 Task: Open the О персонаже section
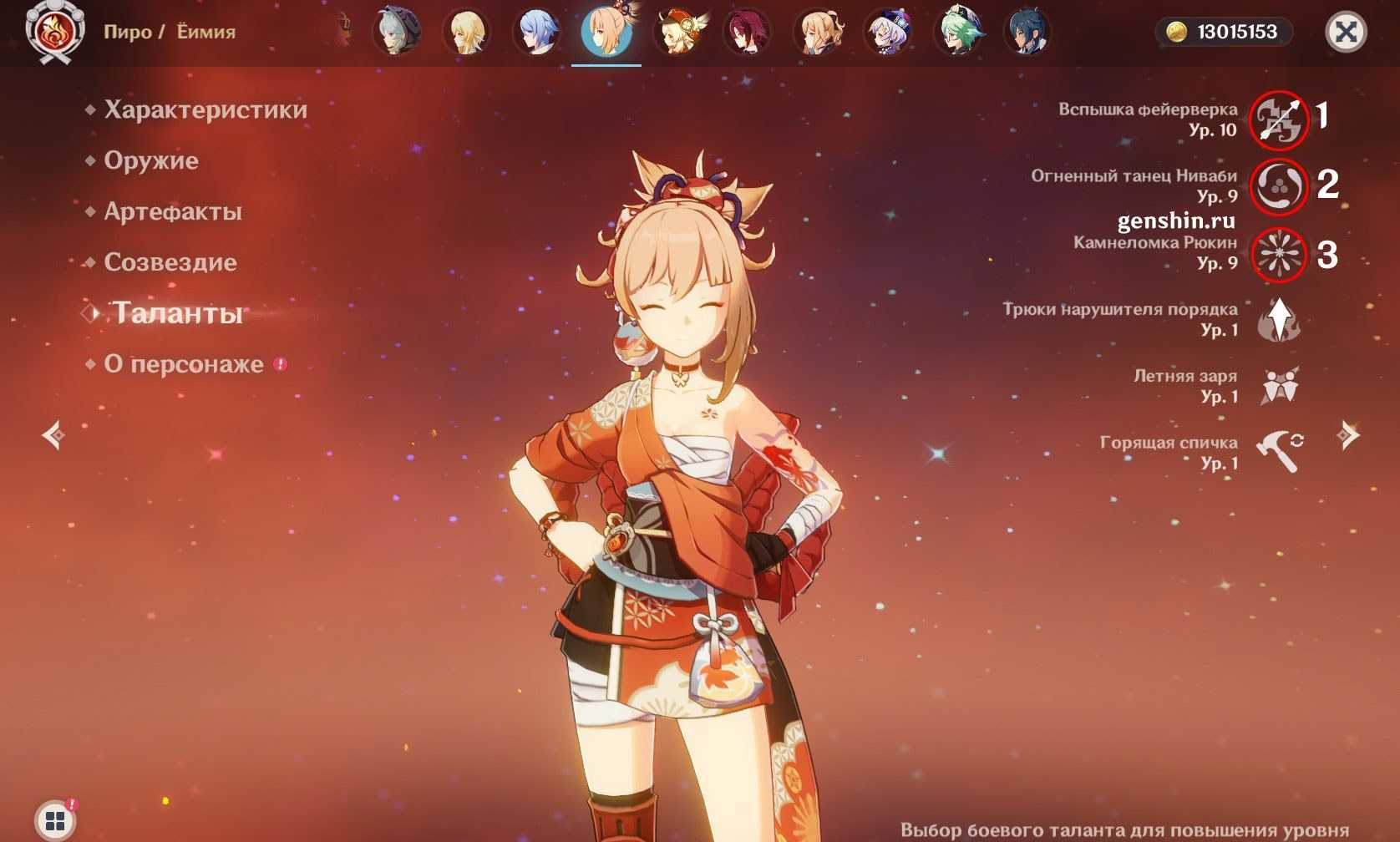(x=183, y=364)
